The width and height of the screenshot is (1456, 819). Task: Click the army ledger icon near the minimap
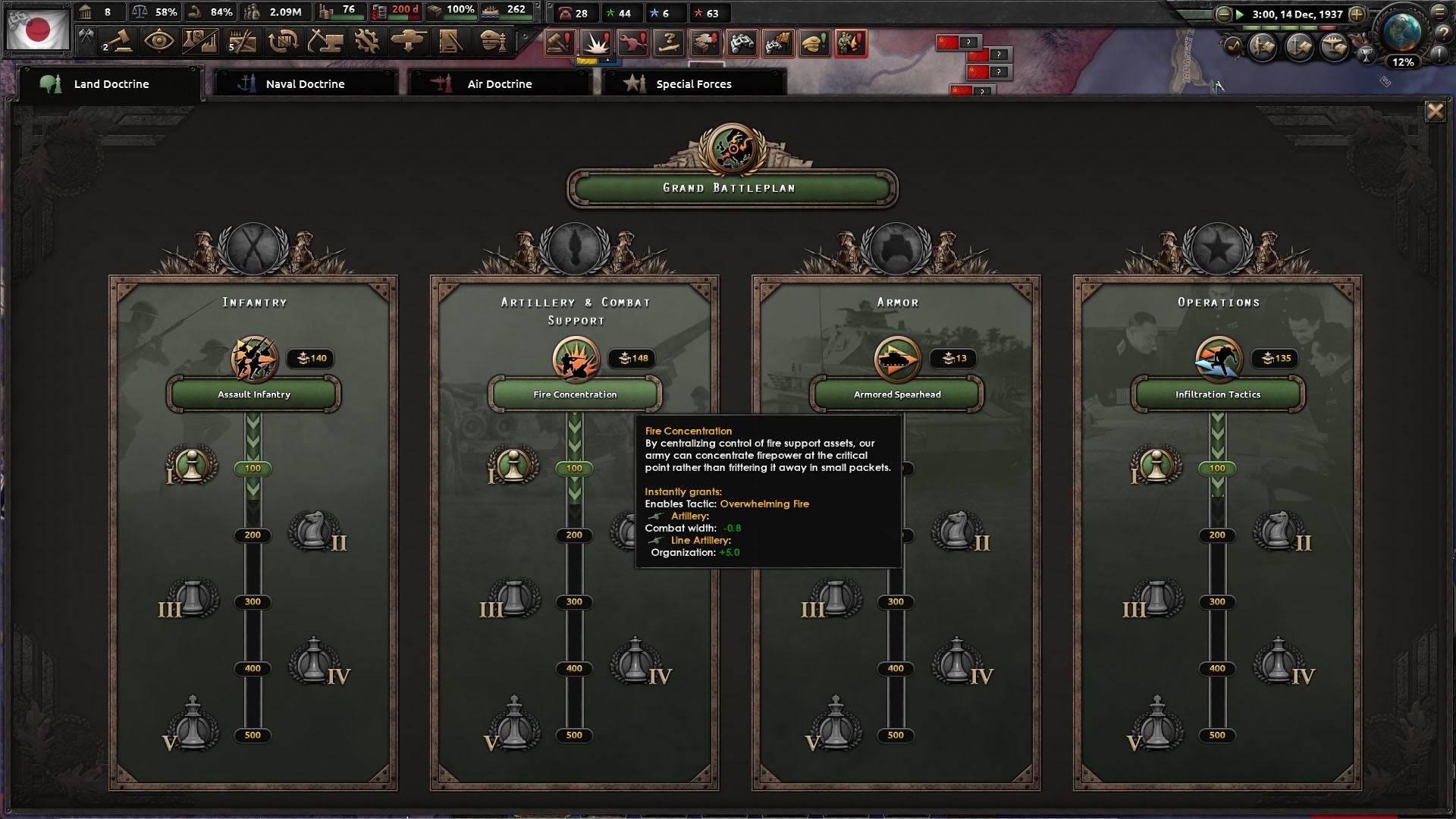click(x=1262, y=45)
